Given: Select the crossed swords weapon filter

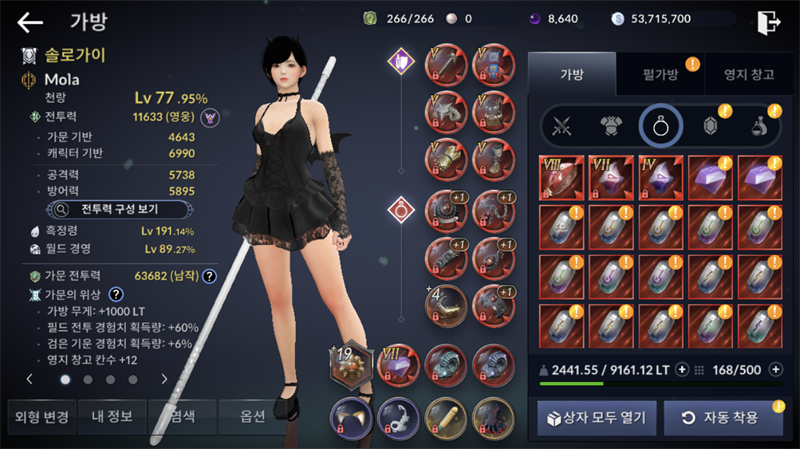Looking at the screenshot, I should pos(561,126).
